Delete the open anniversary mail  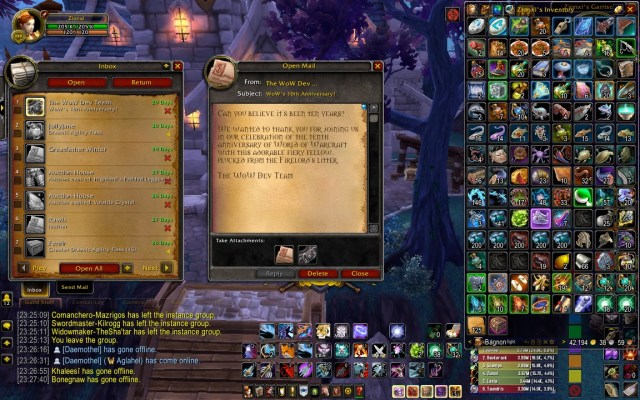tap(317, 273)
